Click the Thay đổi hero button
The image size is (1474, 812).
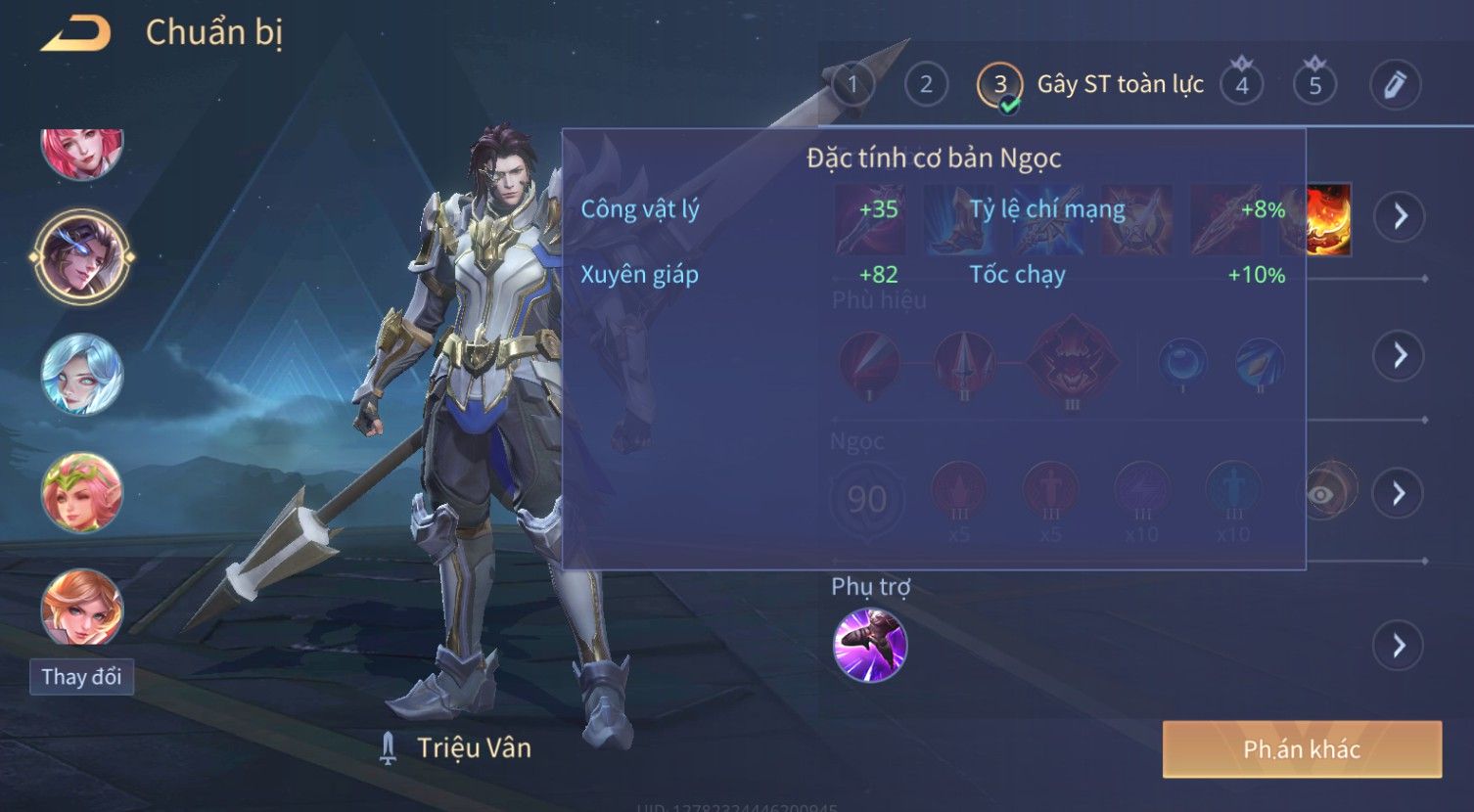point(81,677)
